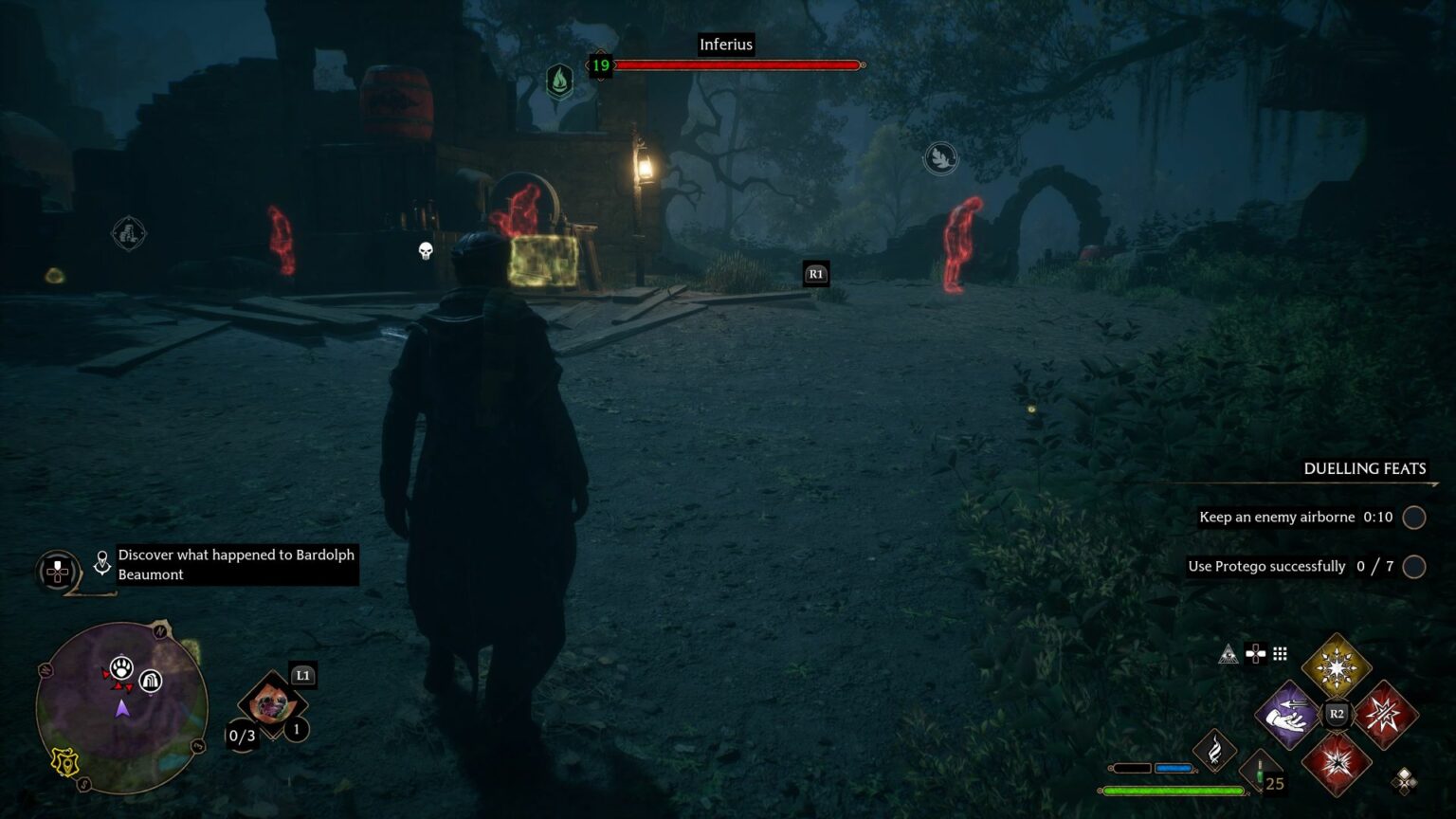The image size is (1456, 819).
Task: Click the R1 interaction prompt in the field
Action: coord(815,273)
